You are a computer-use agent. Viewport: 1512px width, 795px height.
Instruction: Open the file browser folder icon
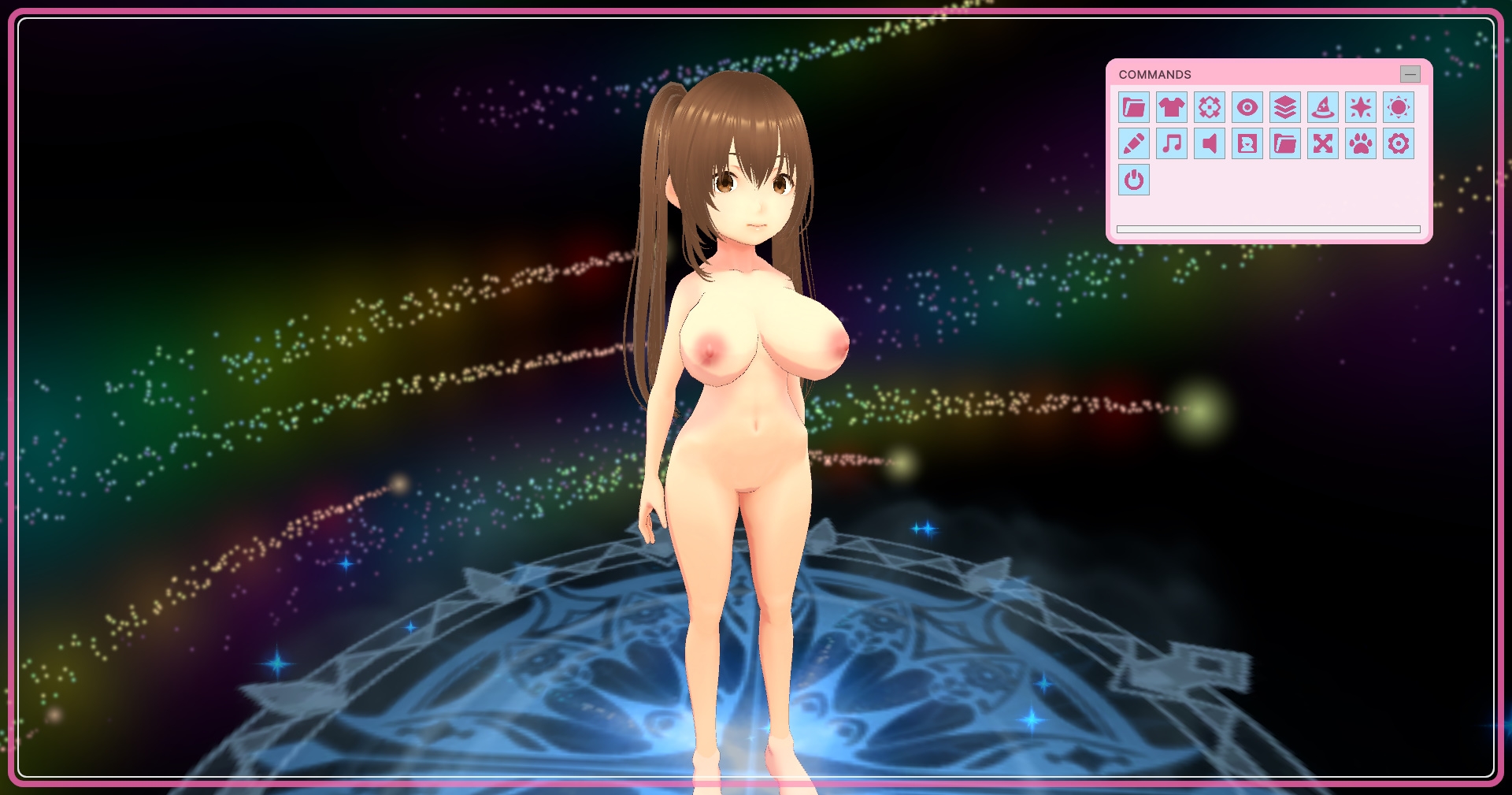1134,108
